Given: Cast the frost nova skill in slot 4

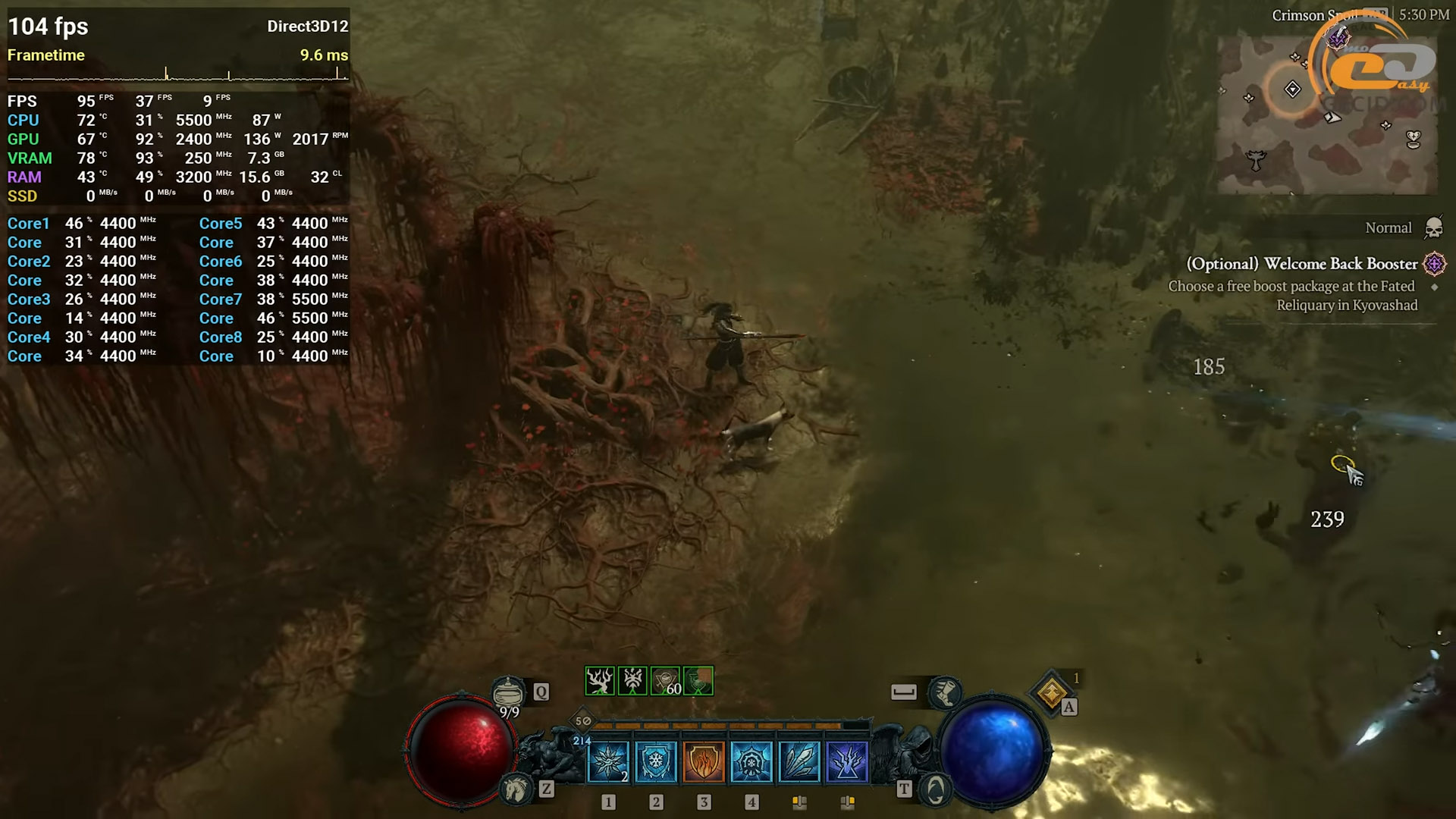Looking at the screenshot, I should [x=752, y=761].
